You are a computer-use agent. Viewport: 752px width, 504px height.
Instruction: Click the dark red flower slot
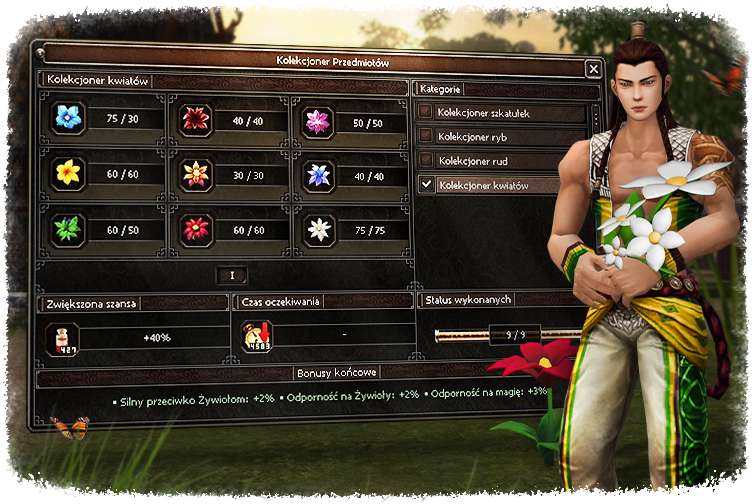195,120
